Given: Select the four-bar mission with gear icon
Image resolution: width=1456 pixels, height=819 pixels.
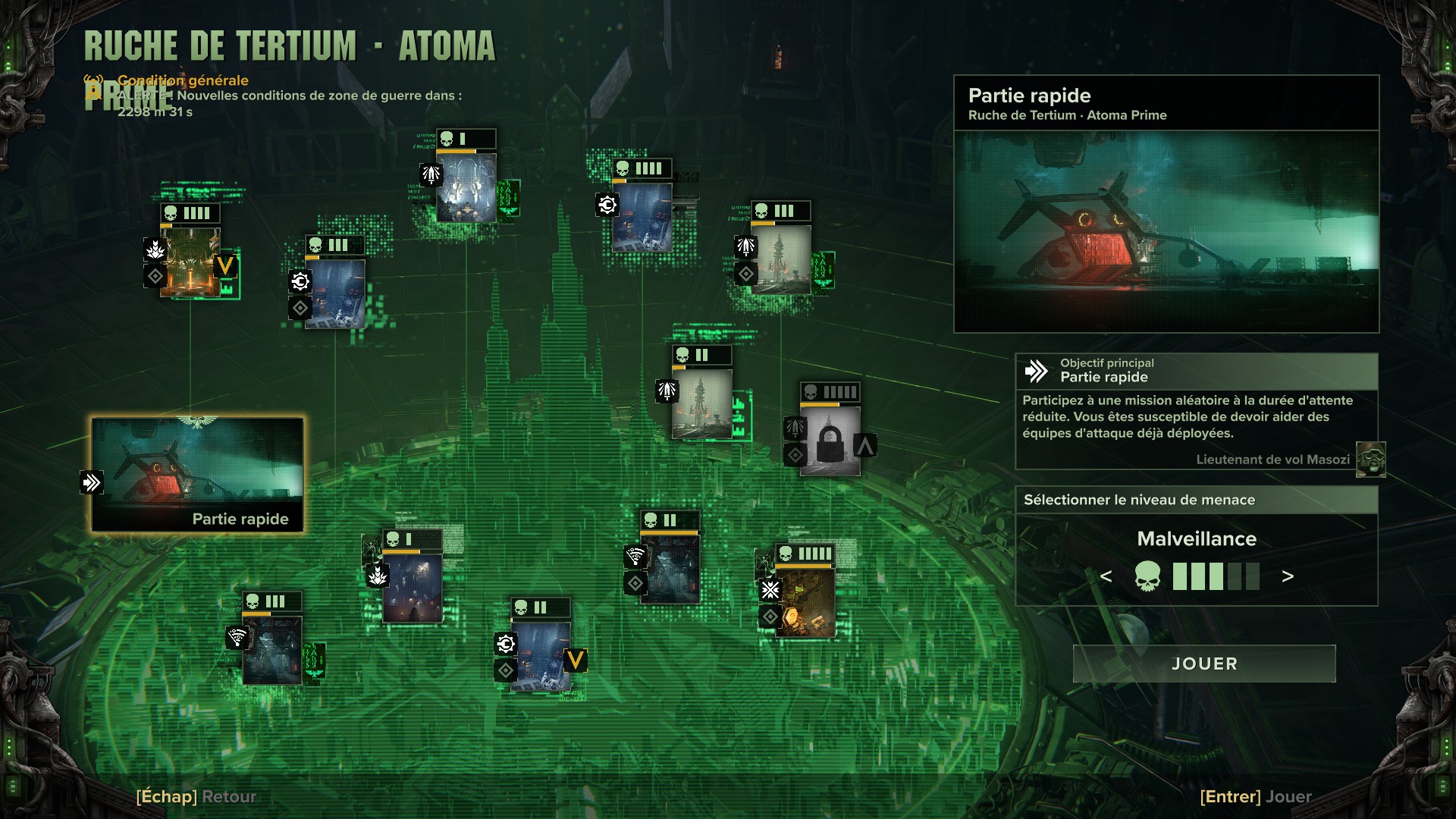Looking at the screenshot, I should tap(642, 217).
